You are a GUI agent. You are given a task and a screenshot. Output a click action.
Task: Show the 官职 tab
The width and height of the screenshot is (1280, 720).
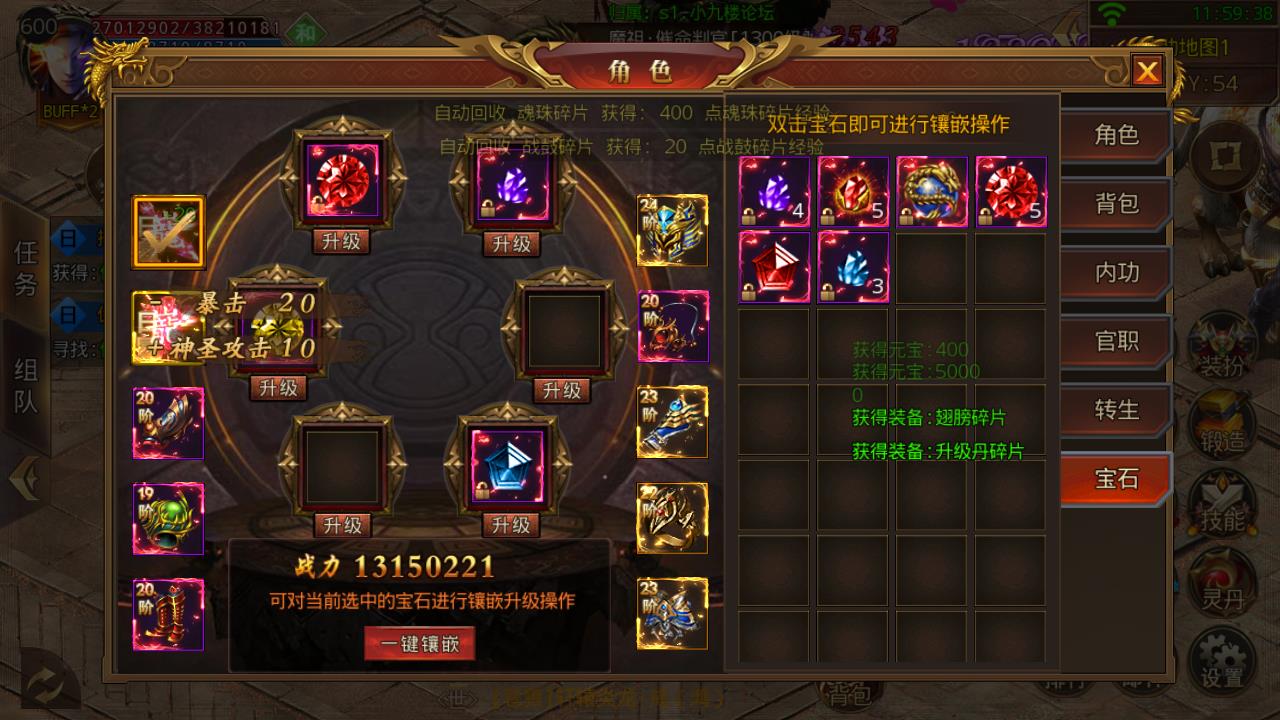pyautogui.click(x=1116, y=342)
